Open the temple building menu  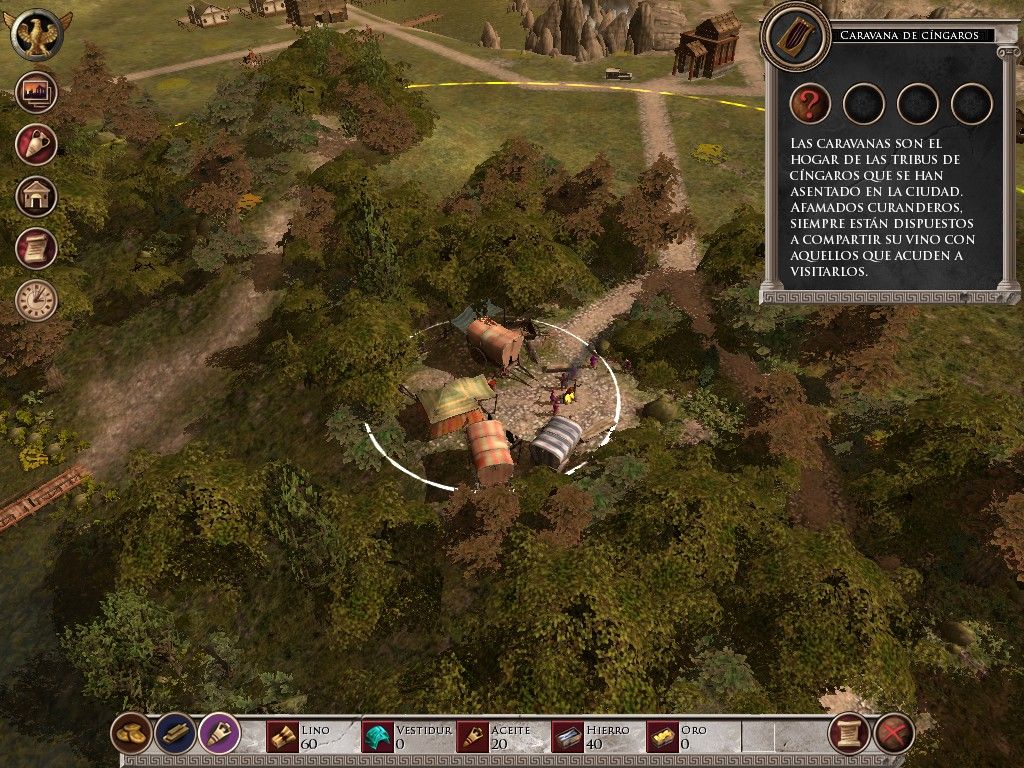tap(36, 196)
